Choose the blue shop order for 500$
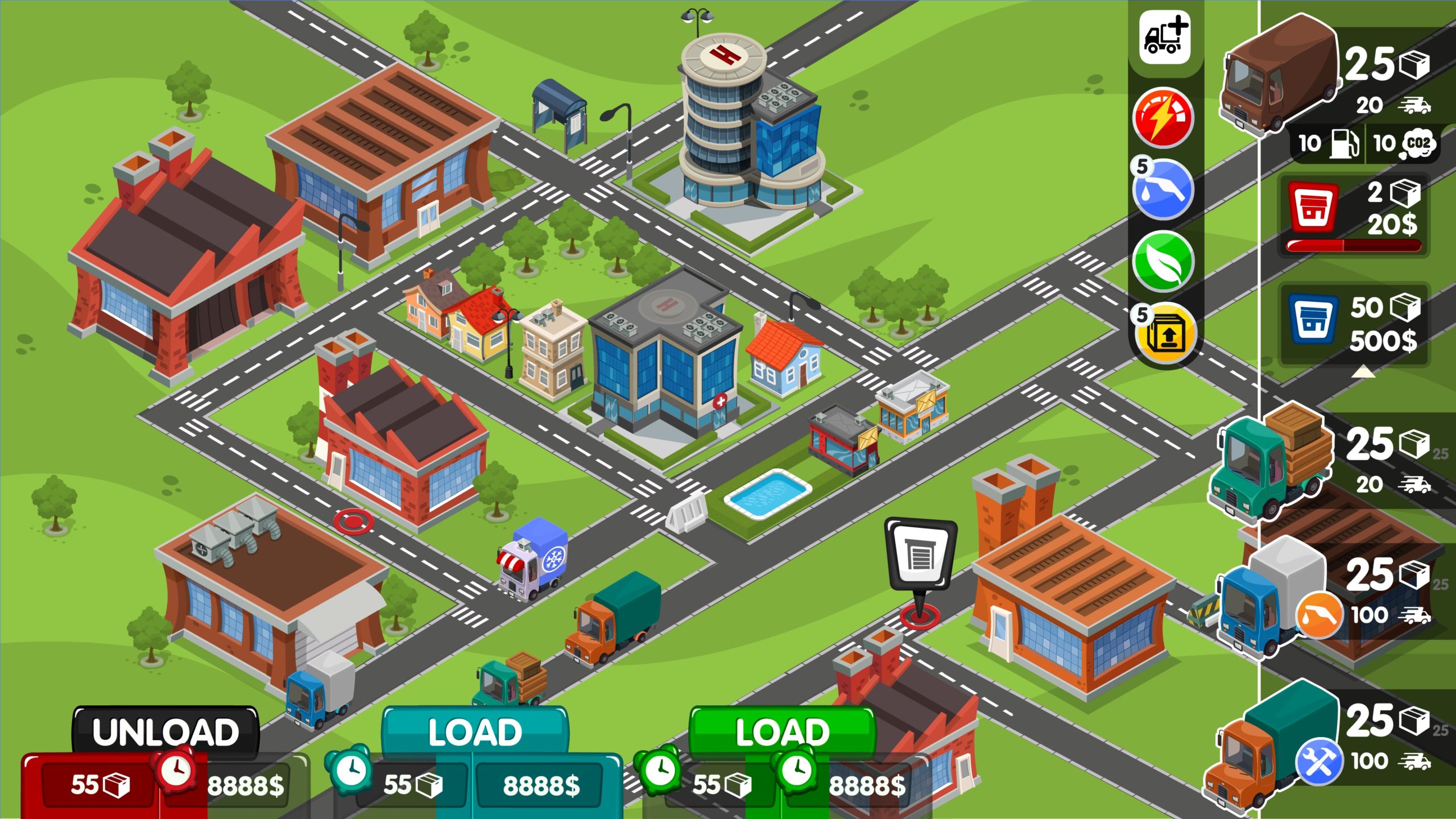 point(1354,324)
